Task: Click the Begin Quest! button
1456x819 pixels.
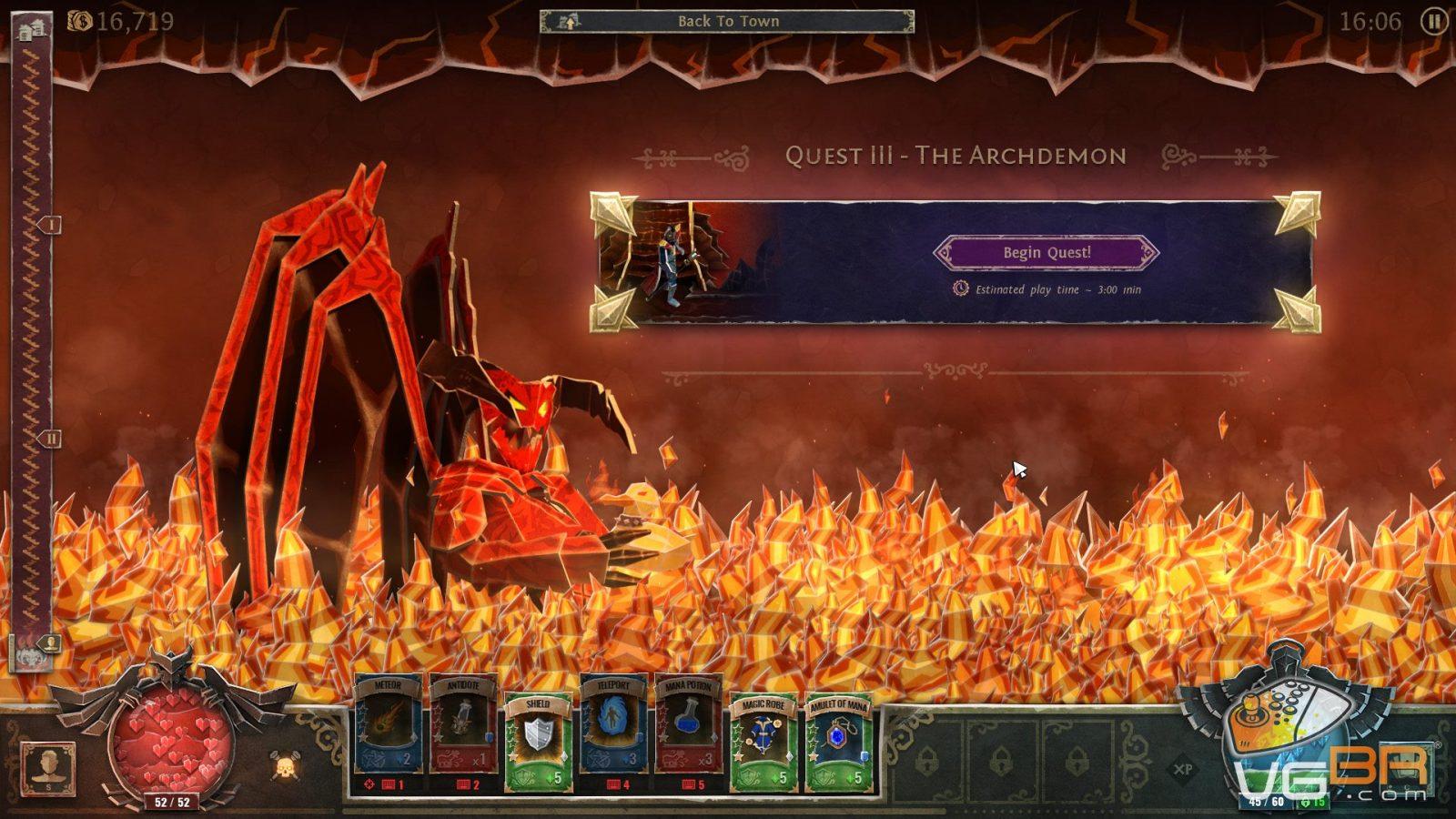Action: [x=1046, y=253]
